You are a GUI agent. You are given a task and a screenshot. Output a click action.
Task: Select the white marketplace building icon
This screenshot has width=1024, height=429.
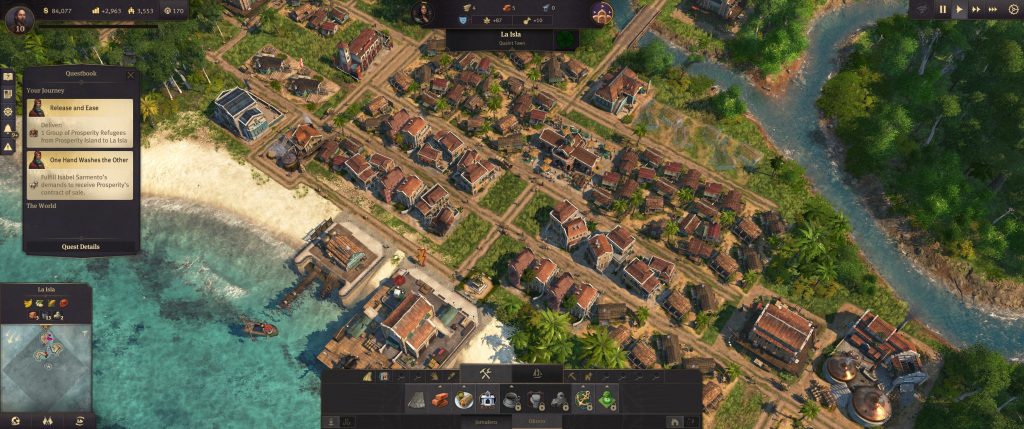(488, 399)
